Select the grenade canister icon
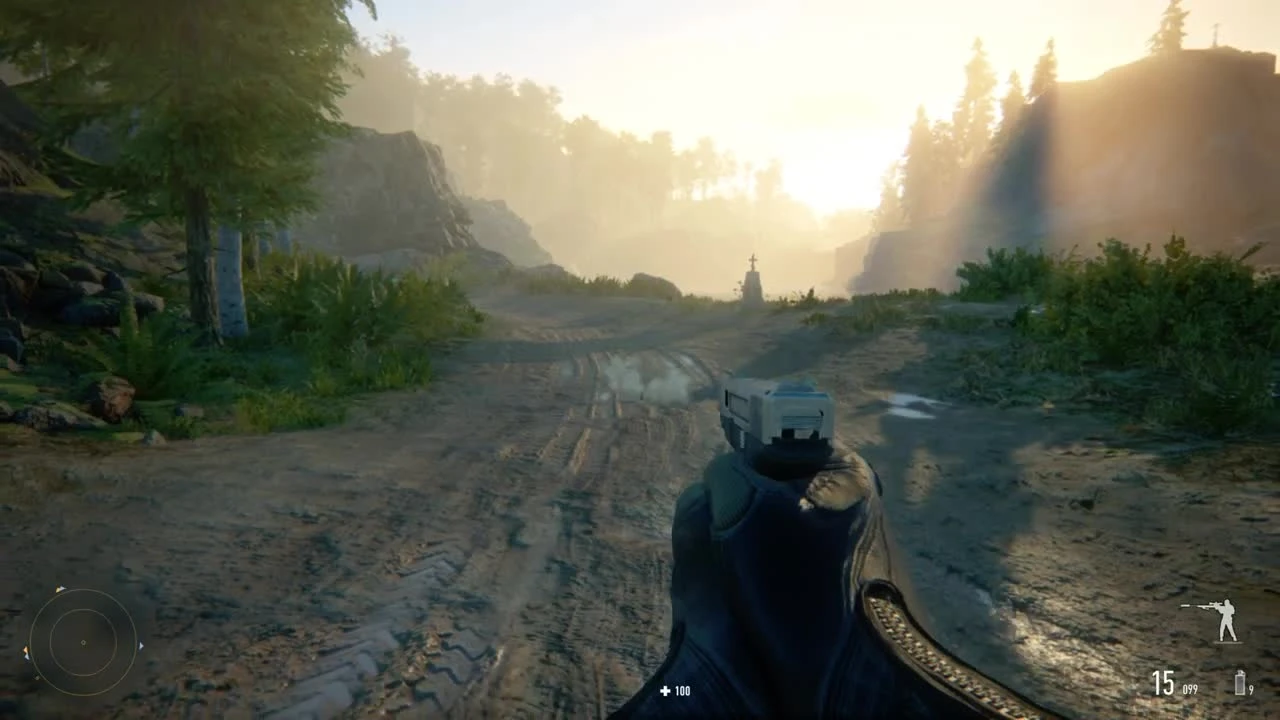The width and height of the screenshot is (1280, 720). click(x=1241, y=683)
